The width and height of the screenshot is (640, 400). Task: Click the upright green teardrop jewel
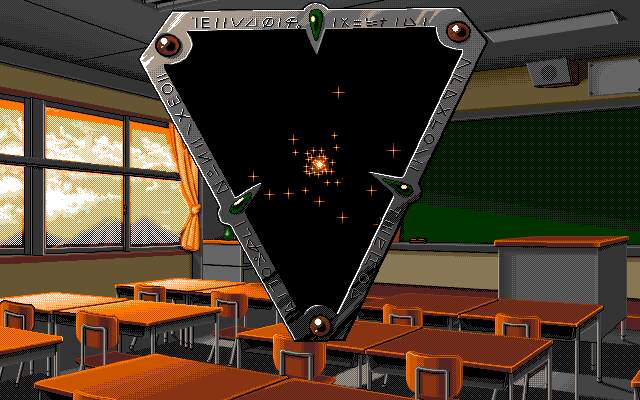coord(318,25)
